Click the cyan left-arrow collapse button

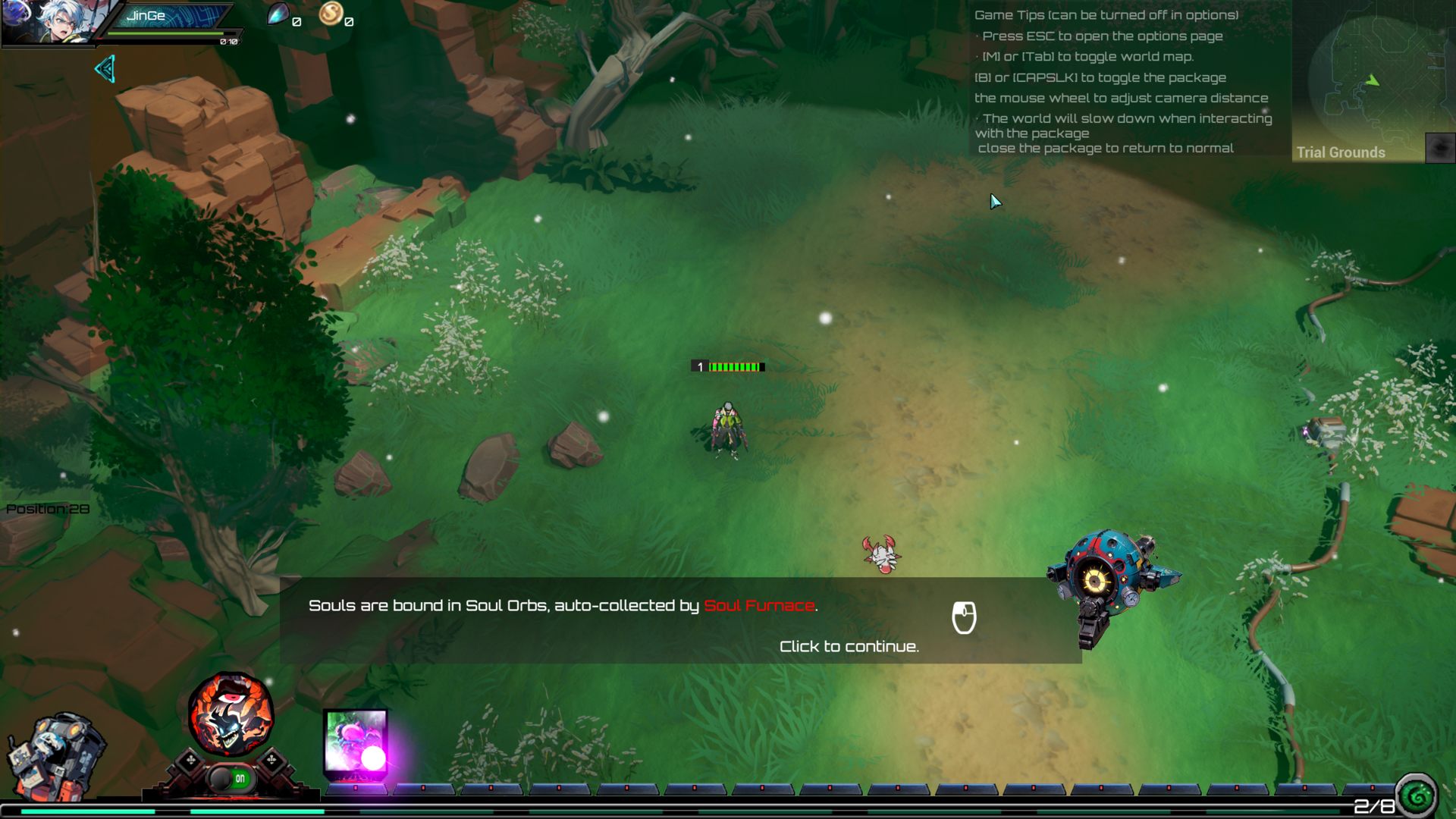105,69
